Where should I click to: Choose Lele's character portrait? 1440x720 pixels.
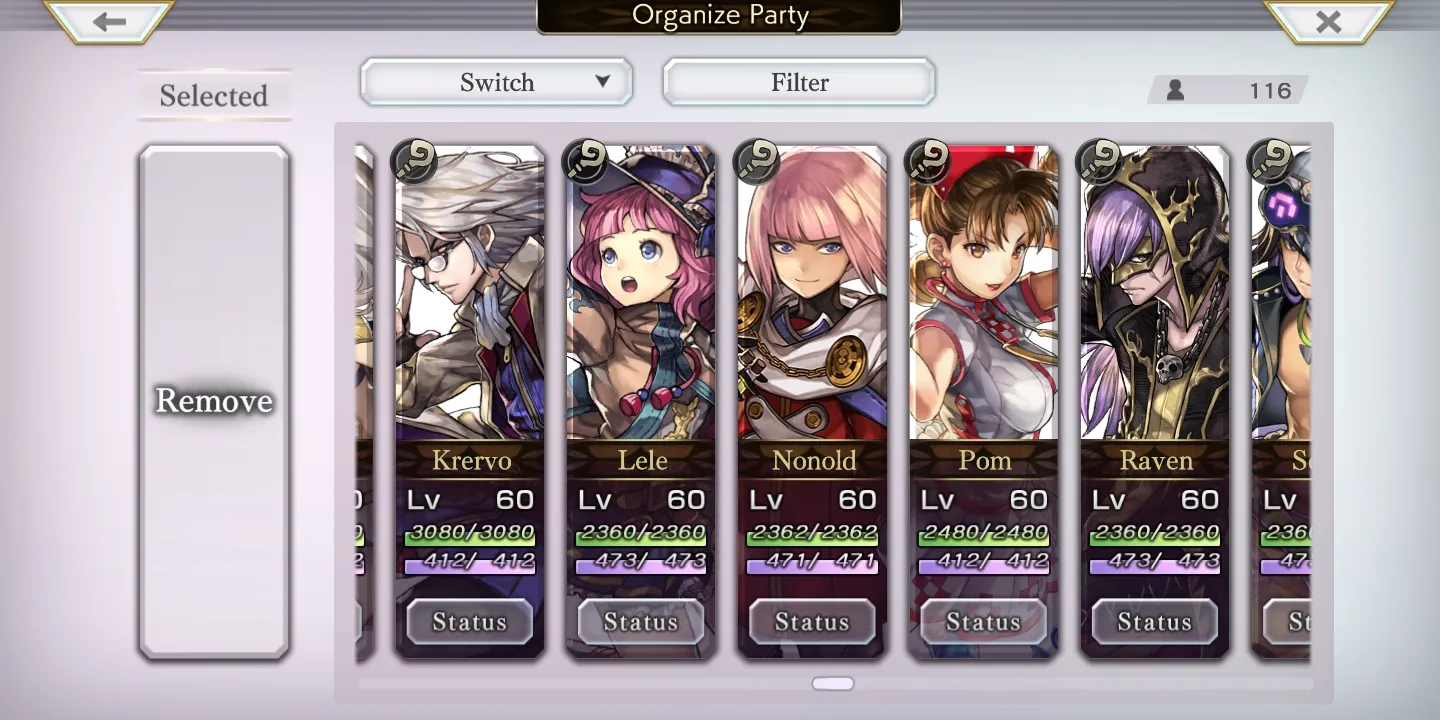pos(641,300)
